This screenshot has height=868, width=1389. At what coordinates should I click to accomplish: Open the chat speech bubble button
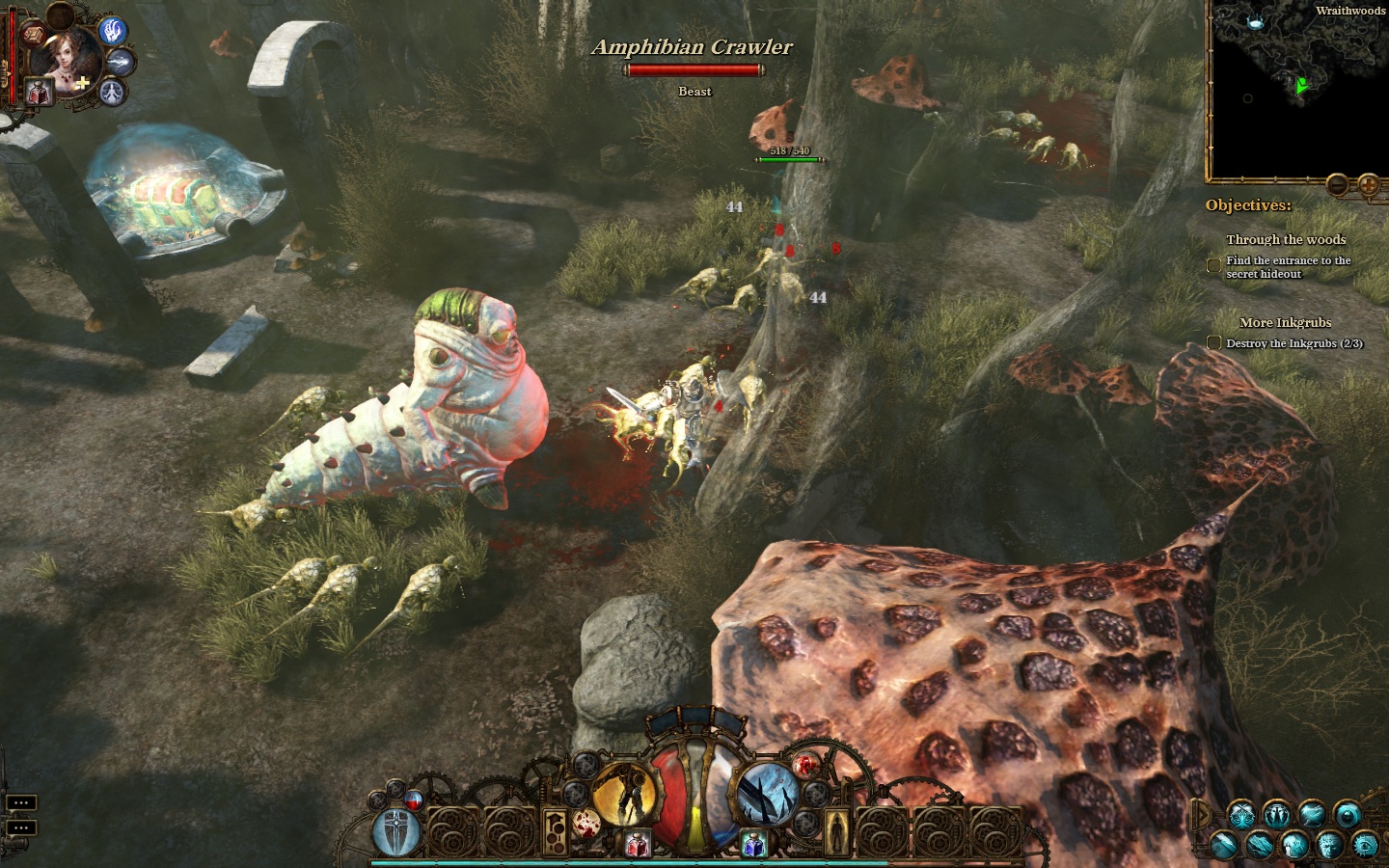[21, 803]
